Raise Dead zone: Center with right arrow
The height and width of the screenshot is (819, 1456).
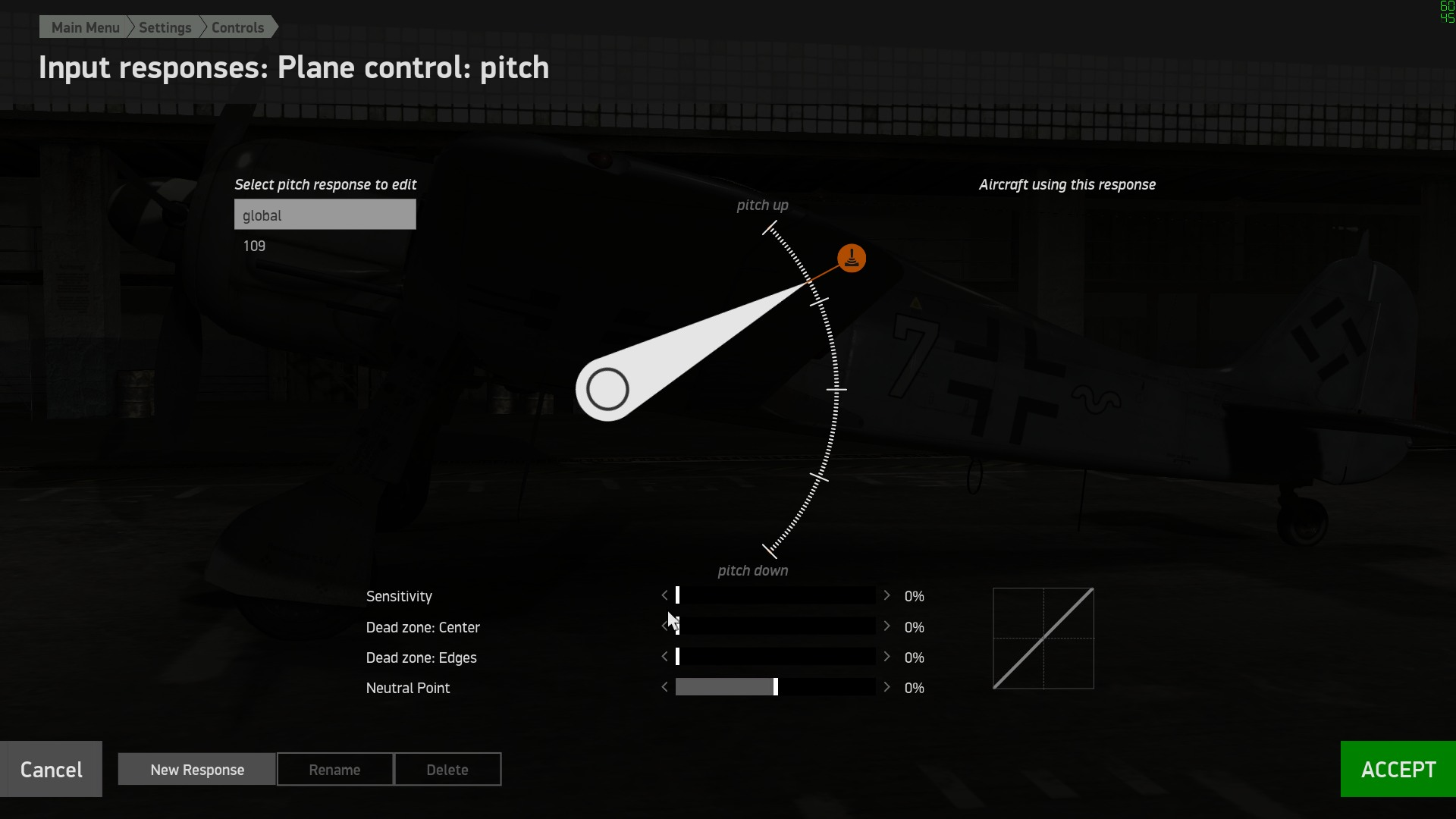[x=886, y=626]
